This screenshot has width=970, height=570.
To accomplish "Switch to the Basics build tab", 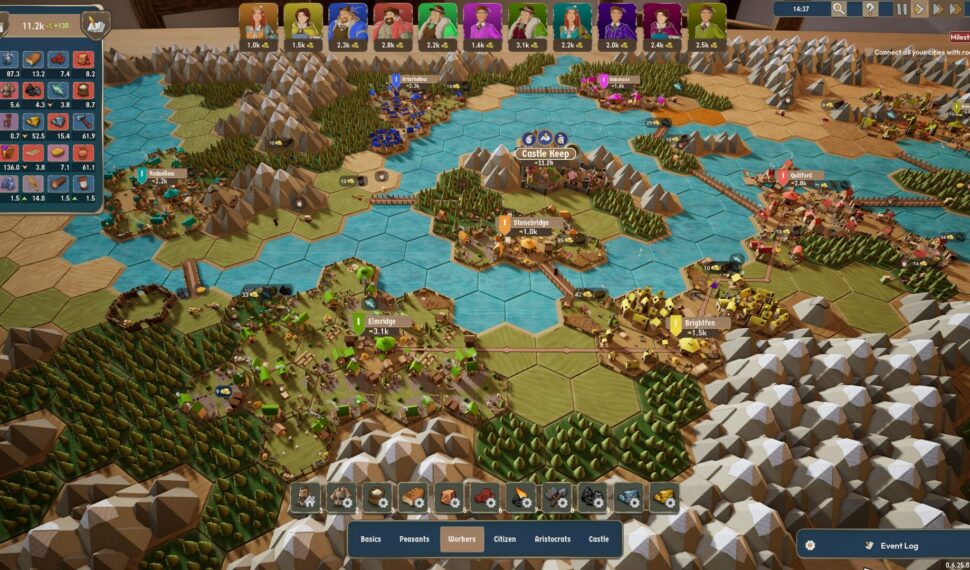I will (371, 539).
